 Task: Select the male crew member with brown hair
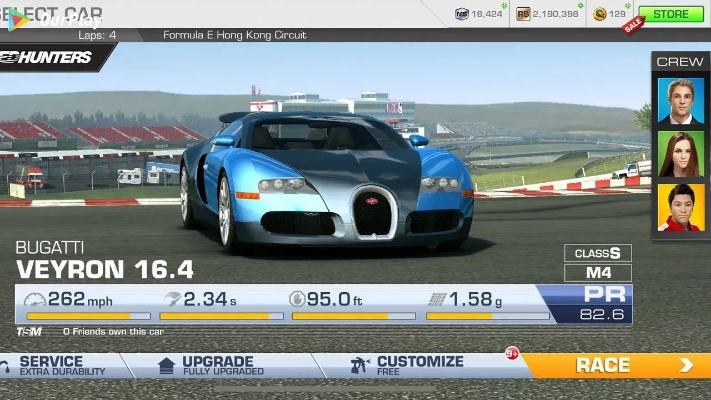coord(680,100)
